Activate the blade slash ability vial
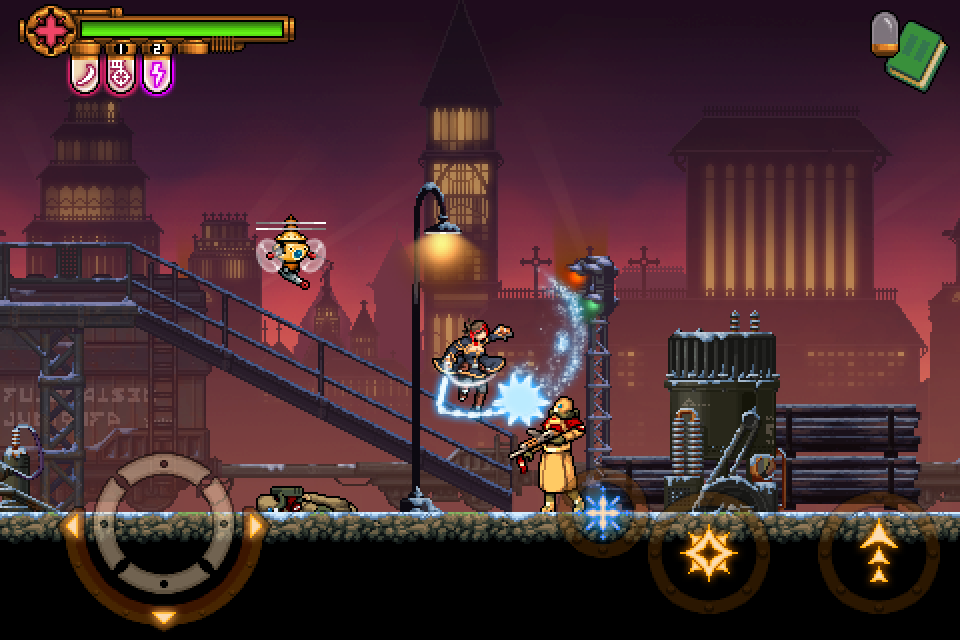 click(87, 75)
